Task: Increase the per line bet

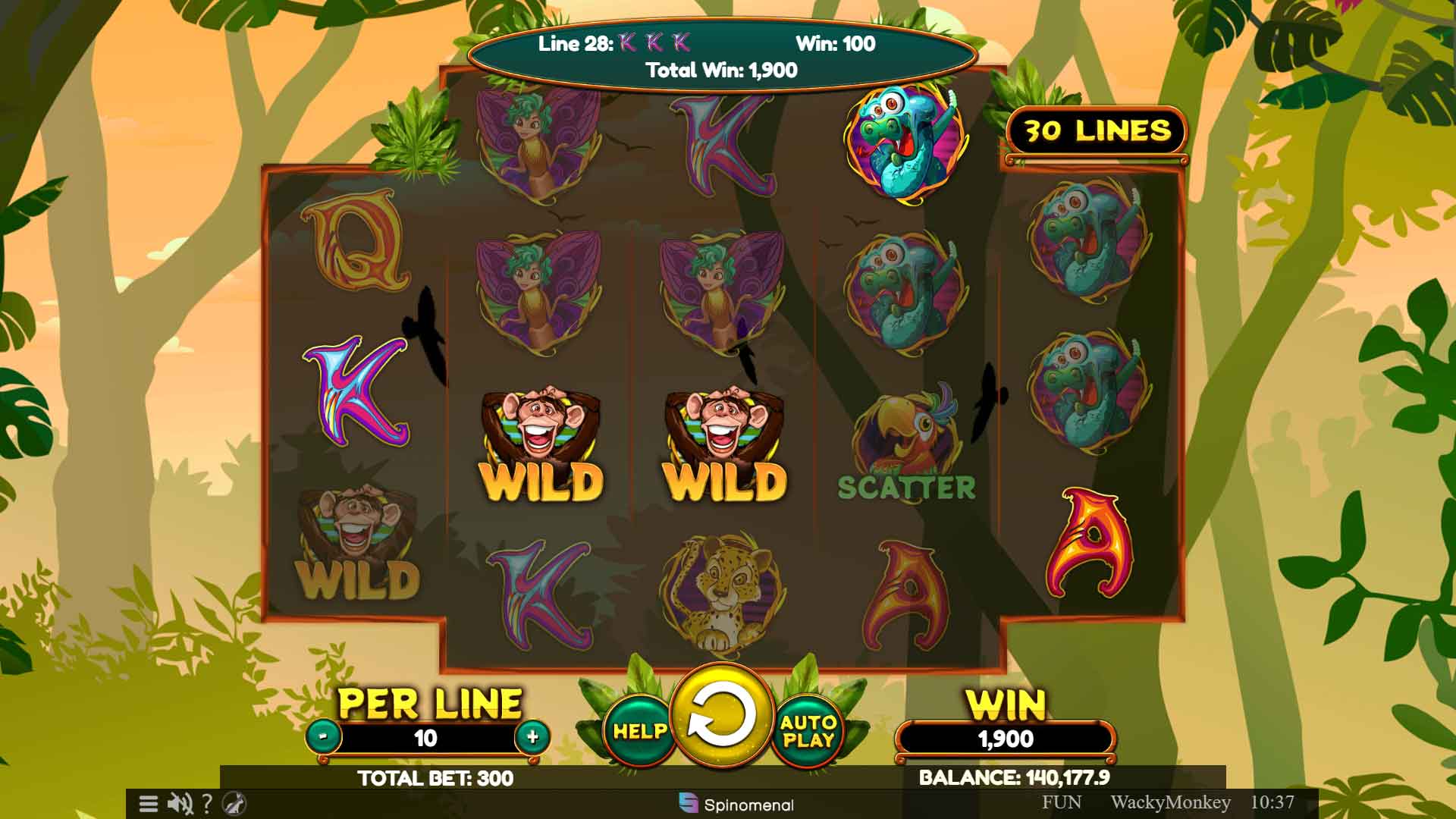Action: 532,736
